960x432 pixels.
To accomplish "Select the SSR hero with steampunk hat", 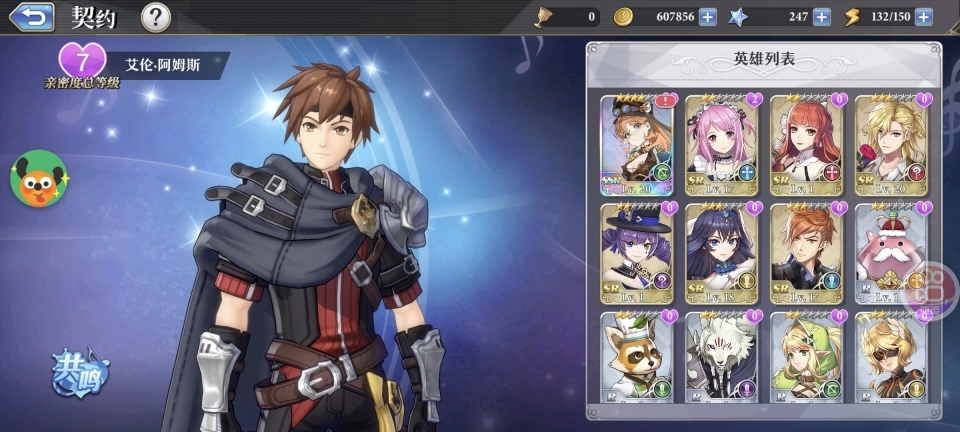I will coord(636,144).
